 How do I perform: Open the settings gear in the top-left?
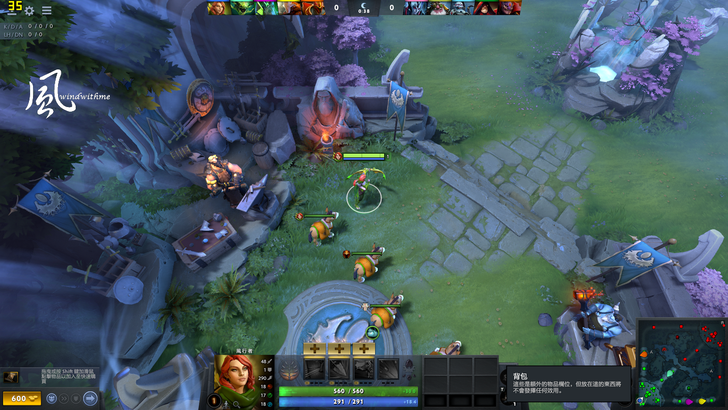[29, 10]
